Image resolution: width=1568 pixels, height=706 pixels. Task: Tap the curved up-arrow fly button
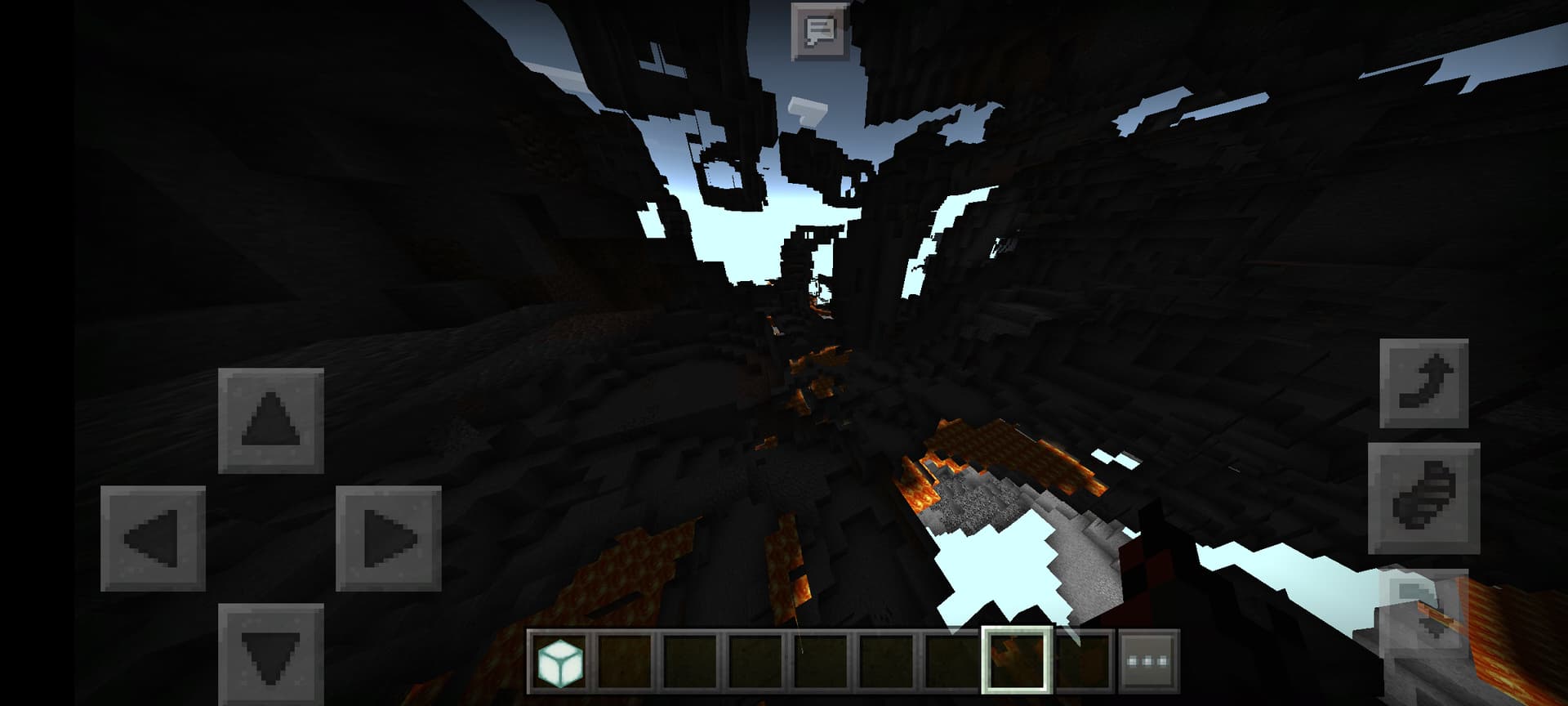coord(1423,383)
